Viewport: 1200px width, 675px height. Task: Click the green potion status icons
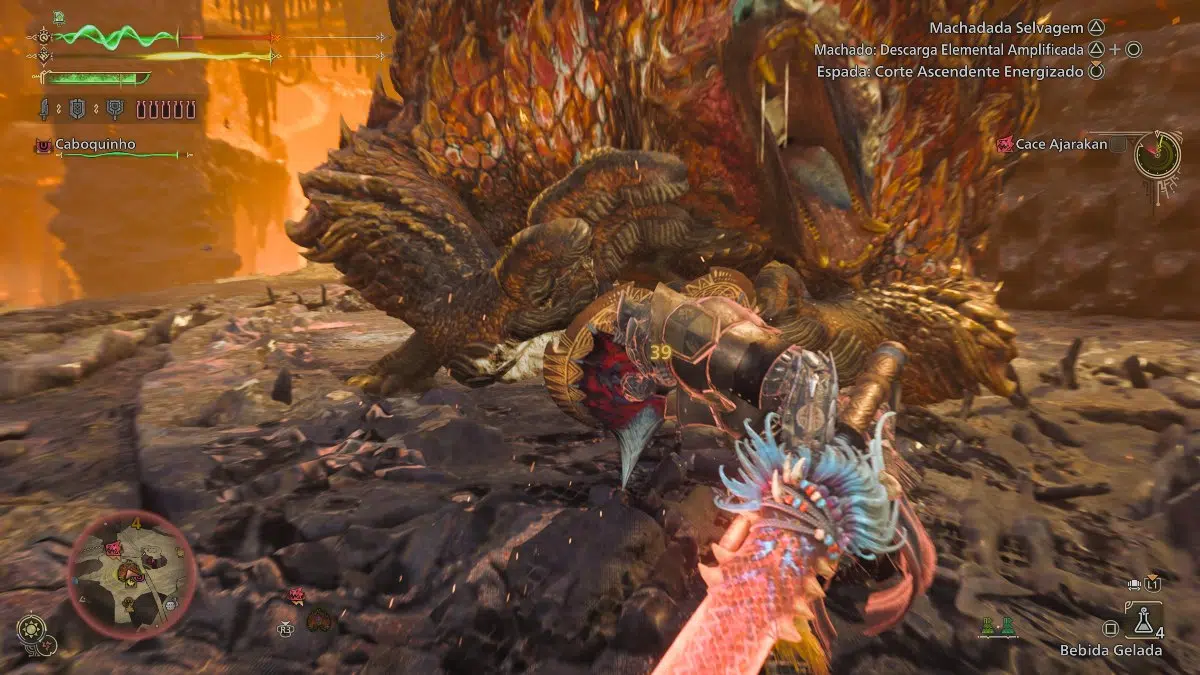pos(996,627)
